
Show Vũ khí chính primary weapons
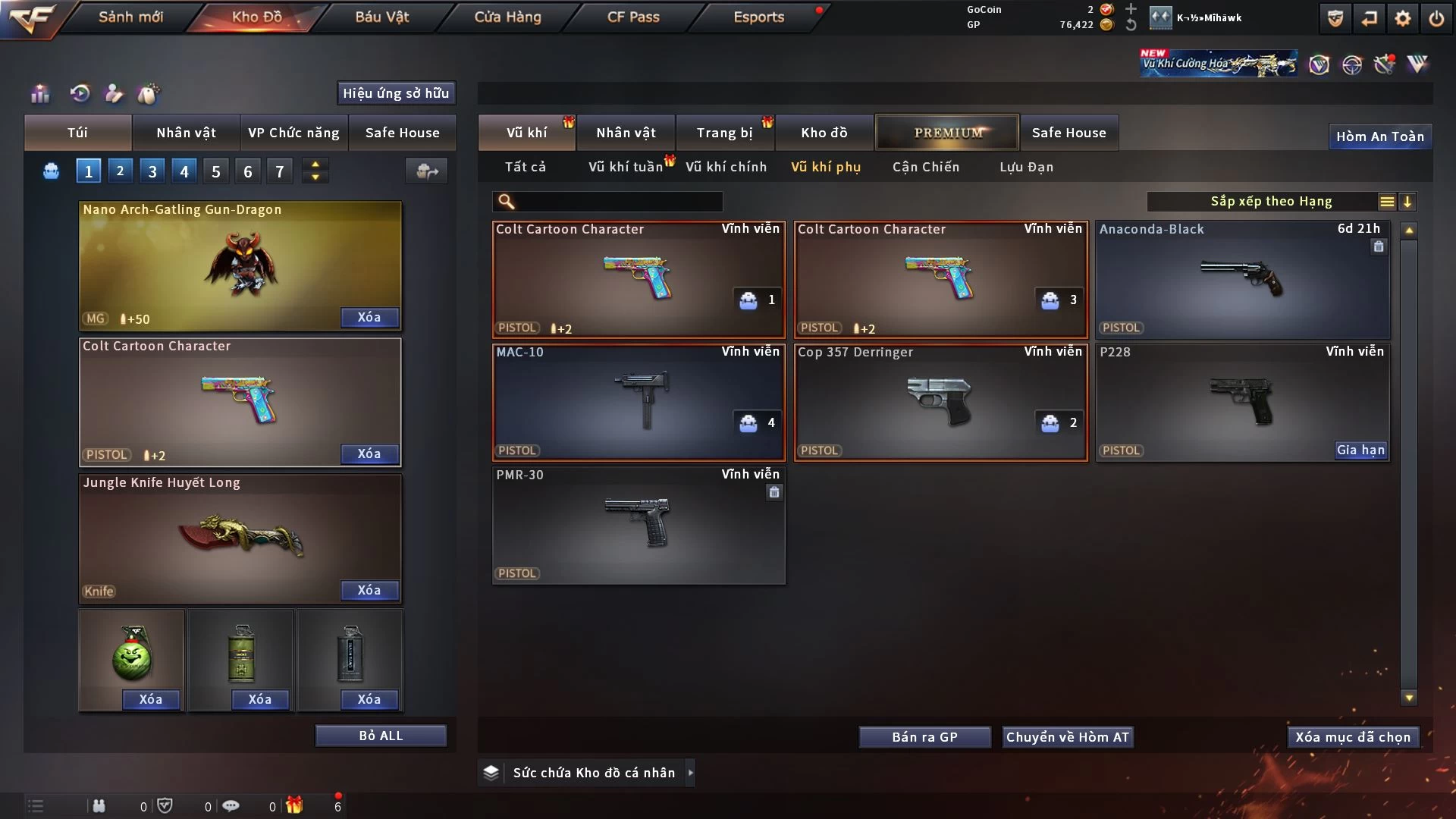726,167
